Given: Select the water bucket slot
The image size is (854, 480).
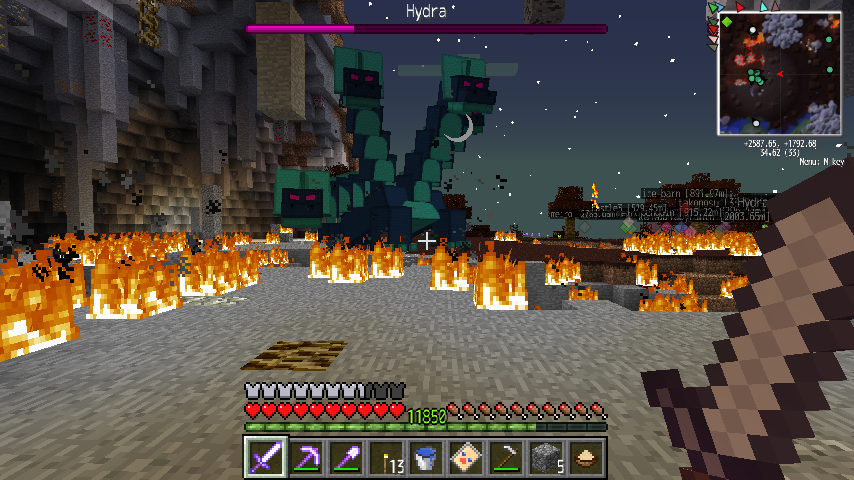Looking at the screenshot, I should [426, 457].
